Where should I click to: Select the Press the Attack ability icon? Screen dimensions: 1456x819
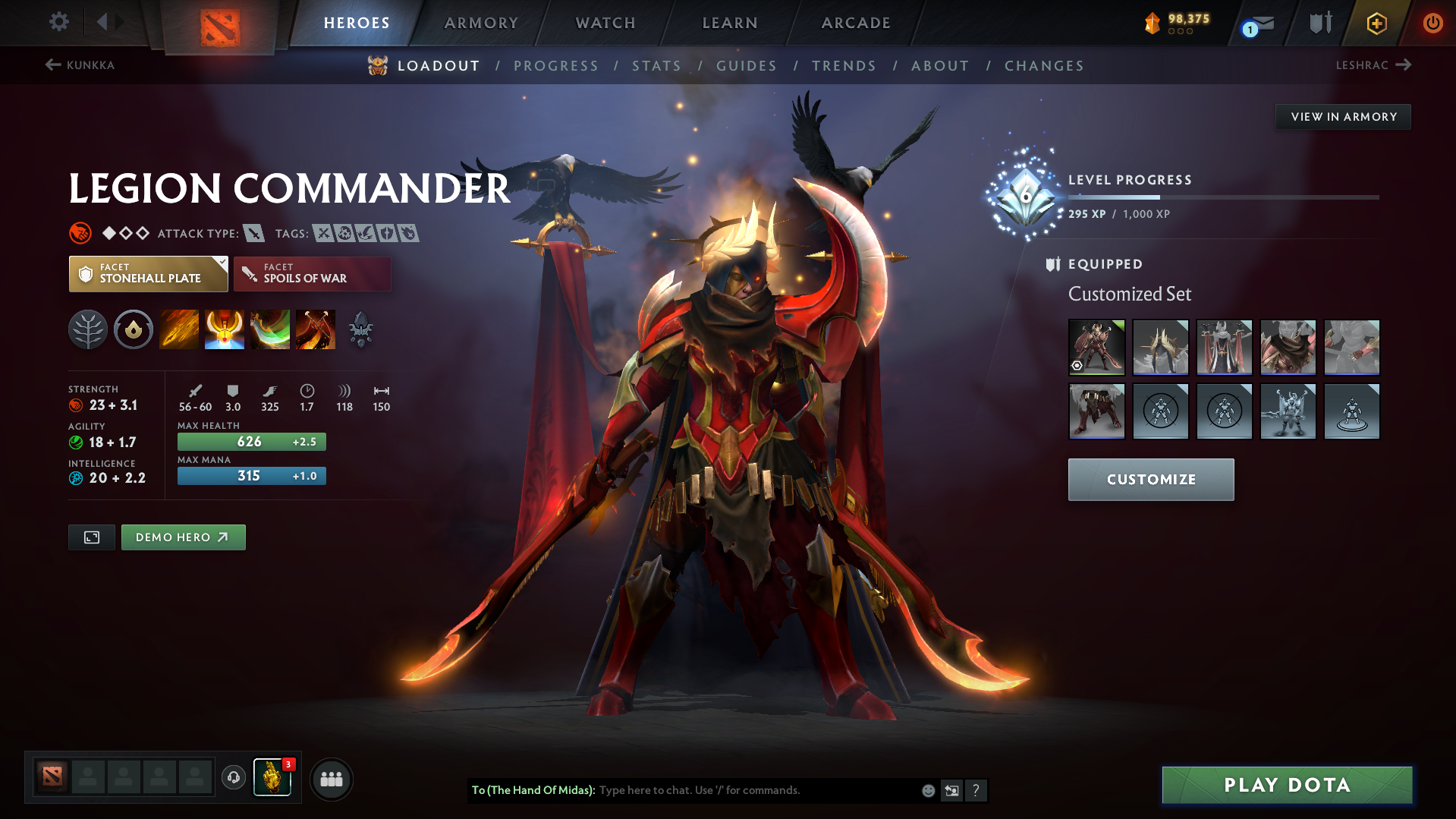(x=225, y=329)
